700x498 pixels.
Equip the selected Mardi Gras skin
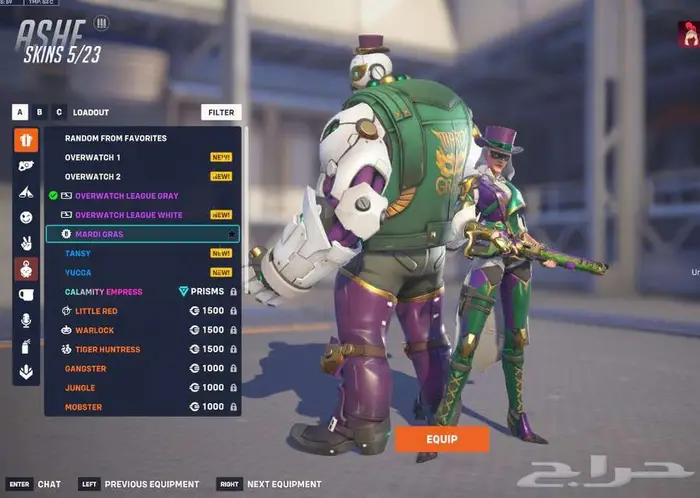[x=442, y=440]
